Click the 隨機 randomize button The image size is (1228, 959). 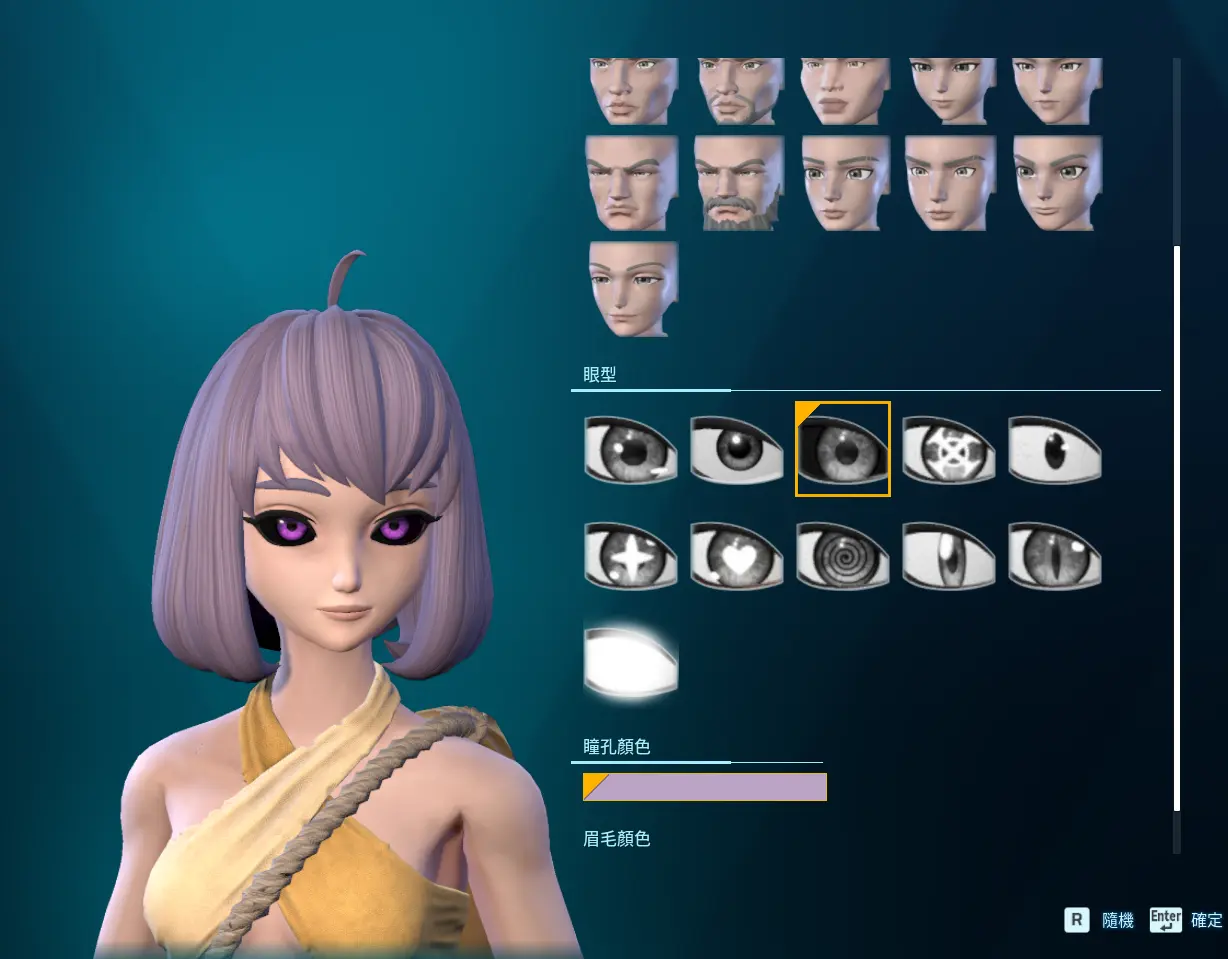coord(1100,920)
